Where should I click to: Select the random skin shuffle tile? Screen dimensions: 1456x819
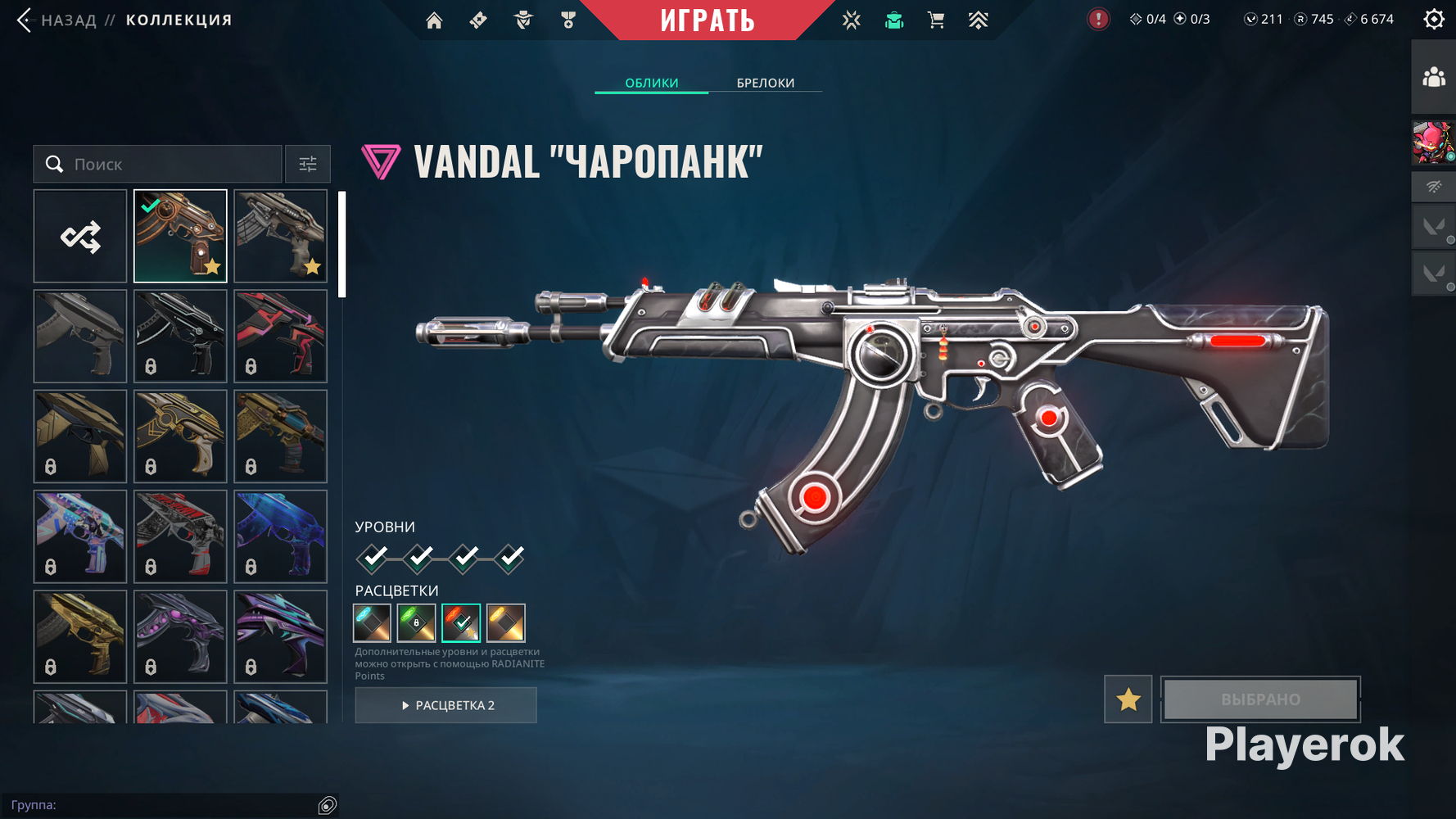pyautogui.click(x=80, y=237)
